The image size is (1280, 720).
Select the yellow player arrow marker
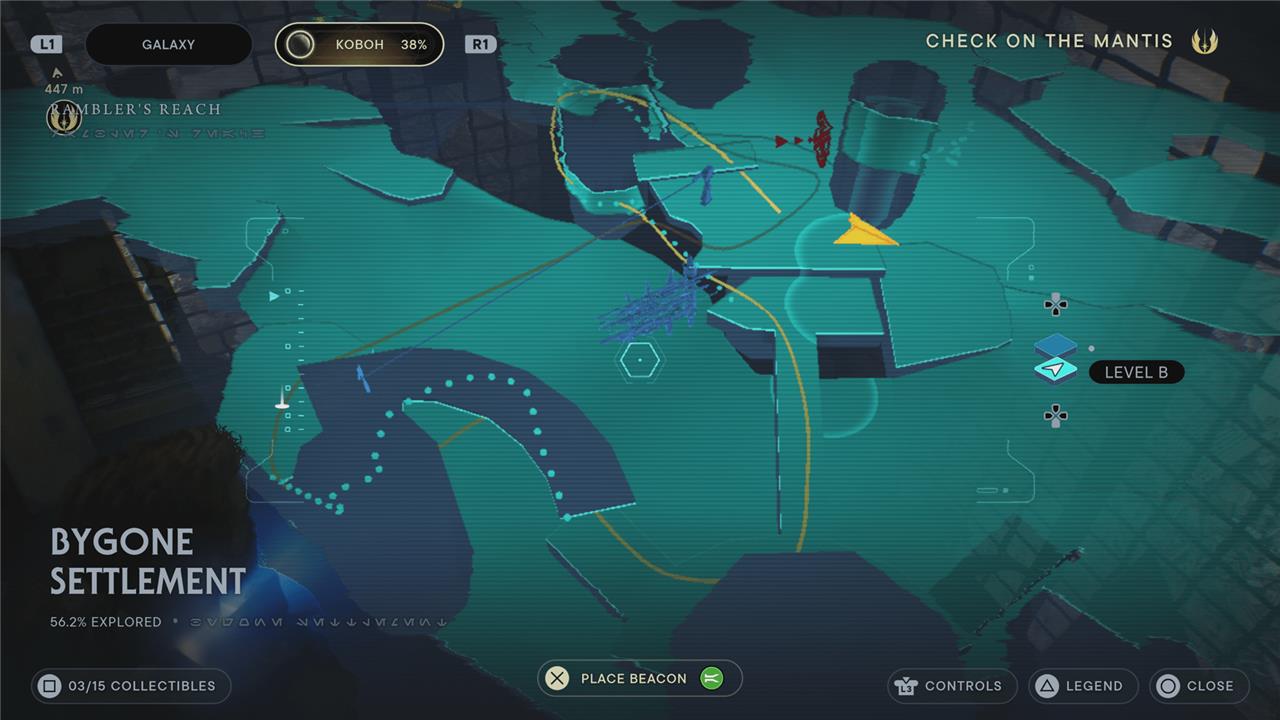[x=864, y=231]
